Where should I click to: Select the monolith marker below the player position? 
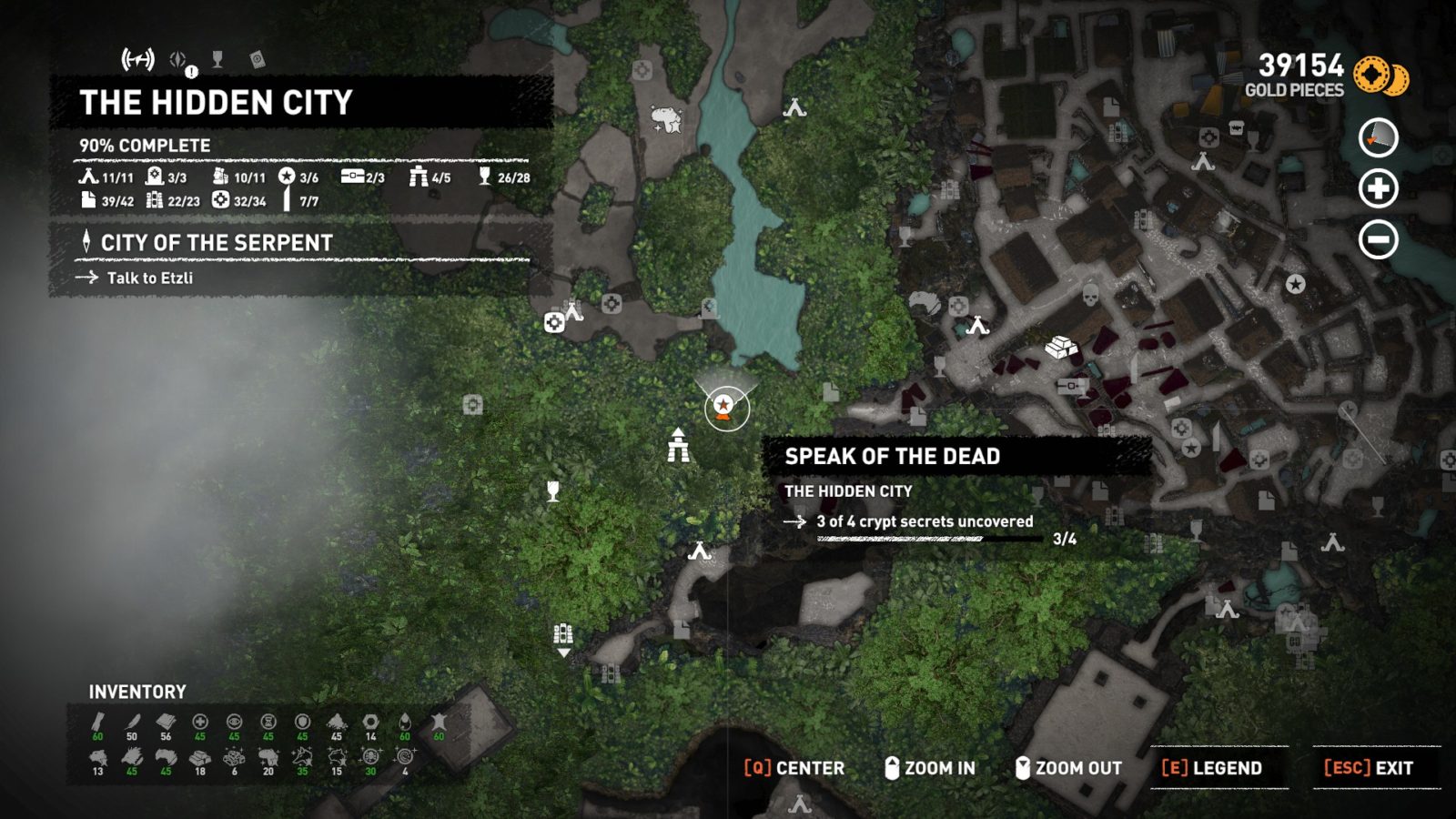pyautogui.click(x=678, y=446)
